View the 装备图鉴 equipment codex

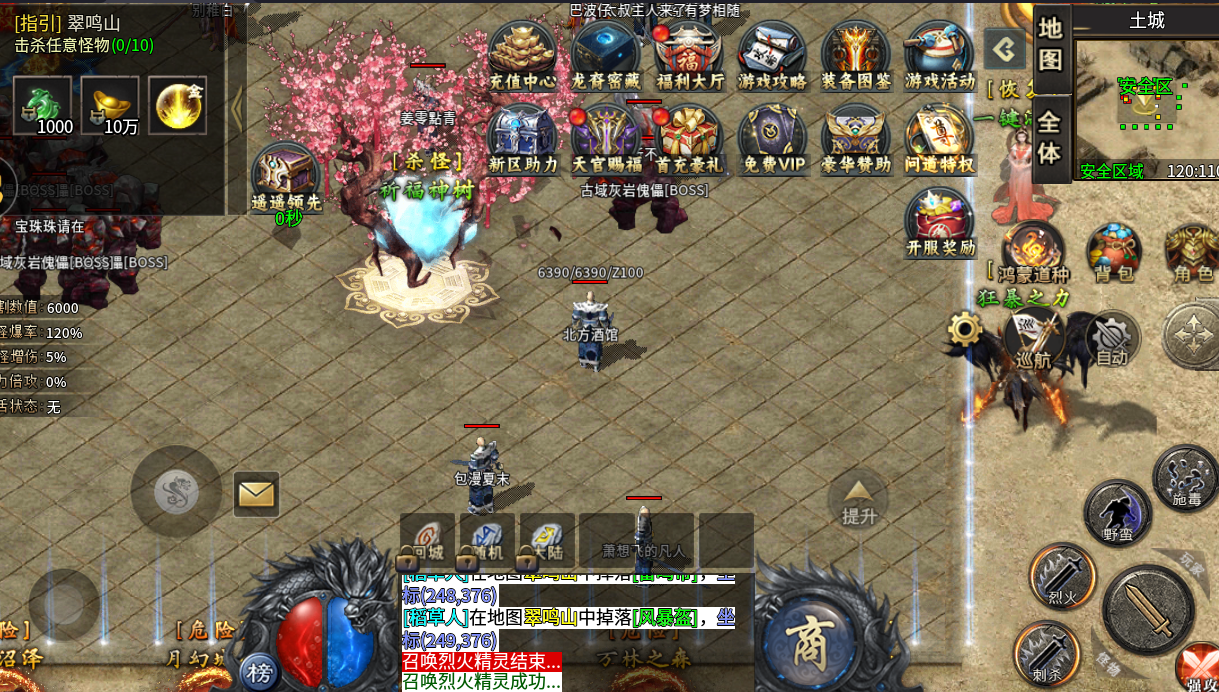tap(856, 56)
